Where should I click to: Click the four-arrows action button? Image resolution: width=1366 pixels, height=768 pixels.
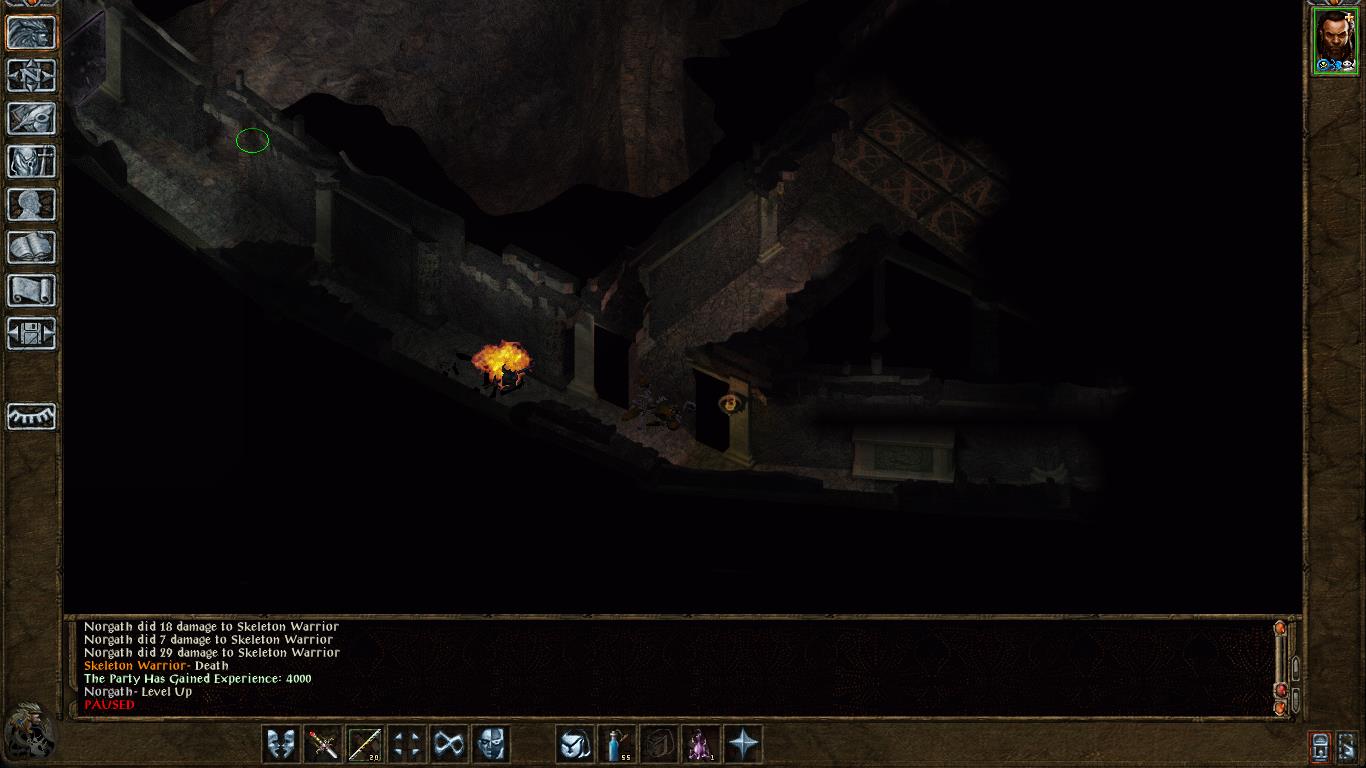(x=407, y=744)
